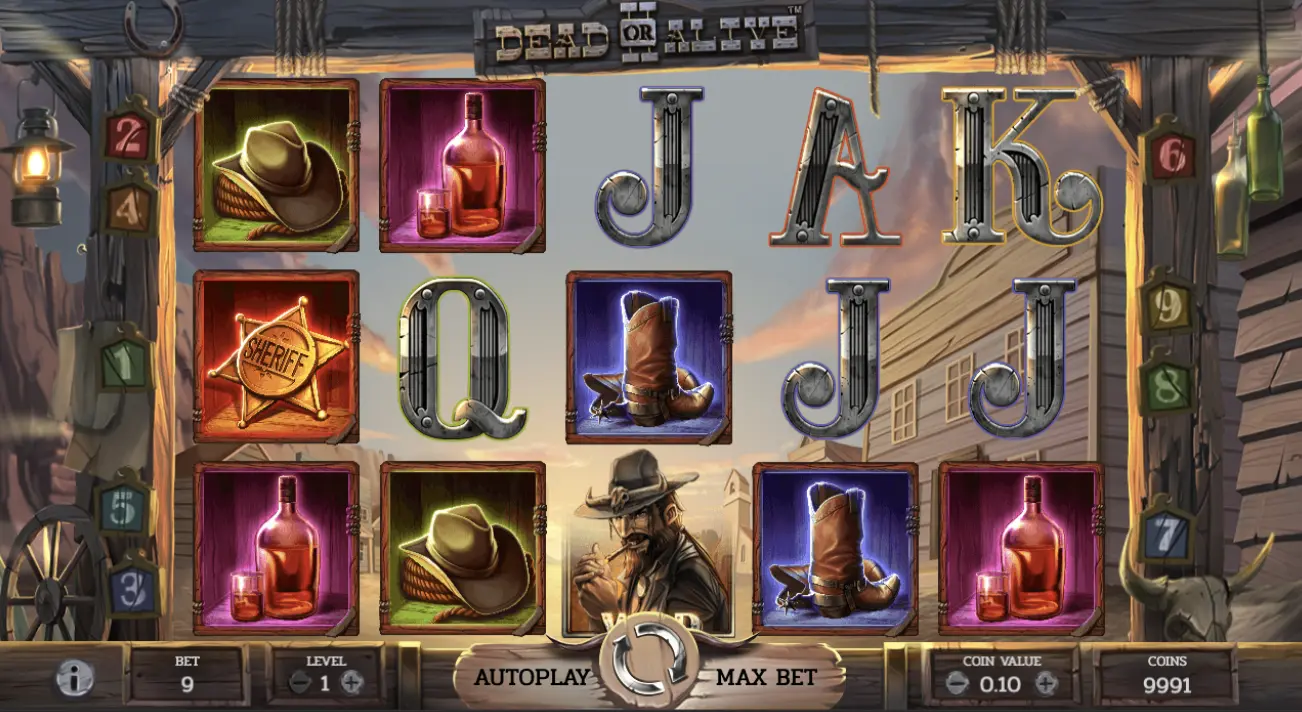The image size is (1302, 712).
Task: Lower the coin value
Action: click(x=957, y=684)
